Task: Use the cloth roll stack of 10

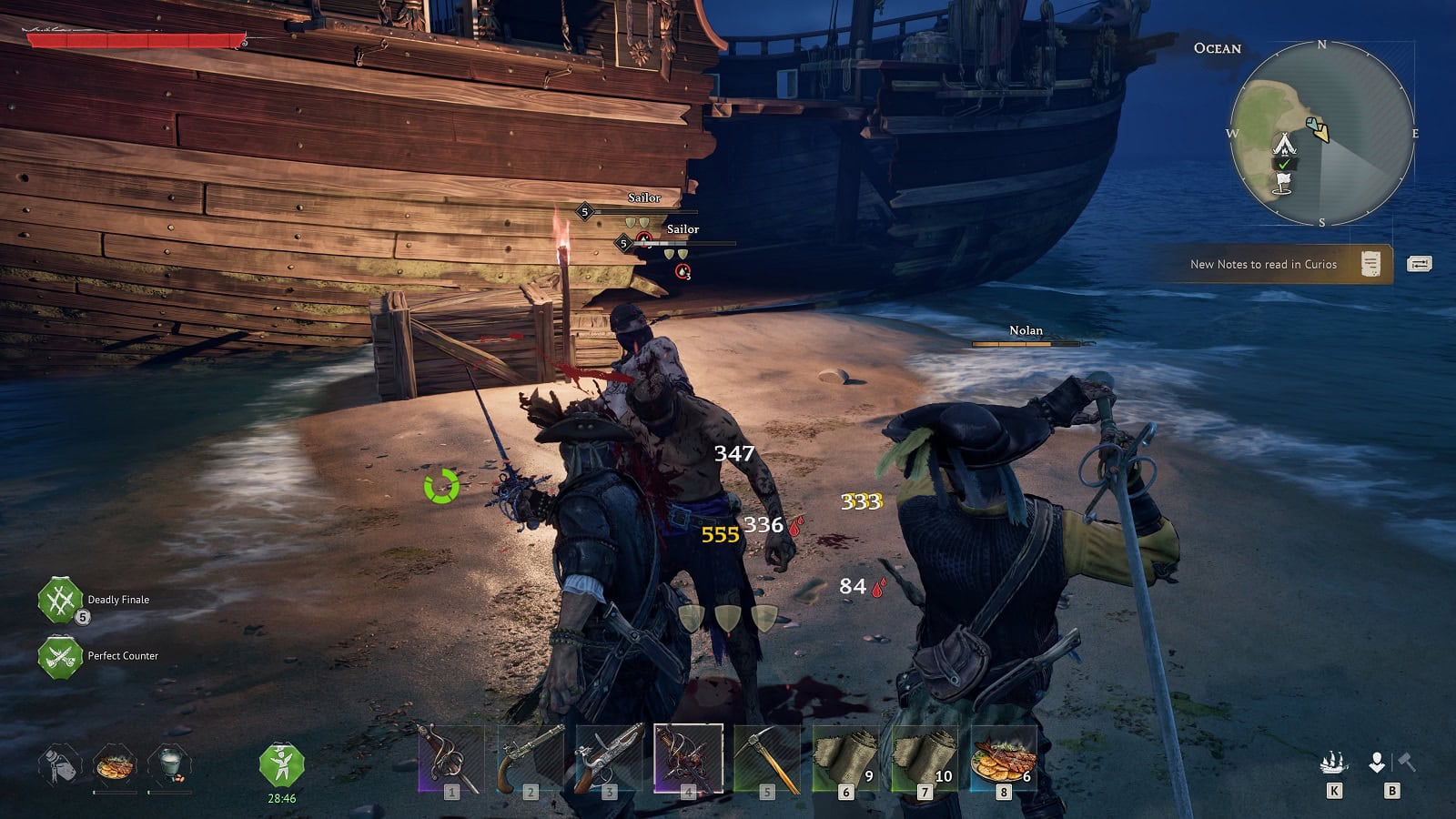Action: [x=925, y=759]
